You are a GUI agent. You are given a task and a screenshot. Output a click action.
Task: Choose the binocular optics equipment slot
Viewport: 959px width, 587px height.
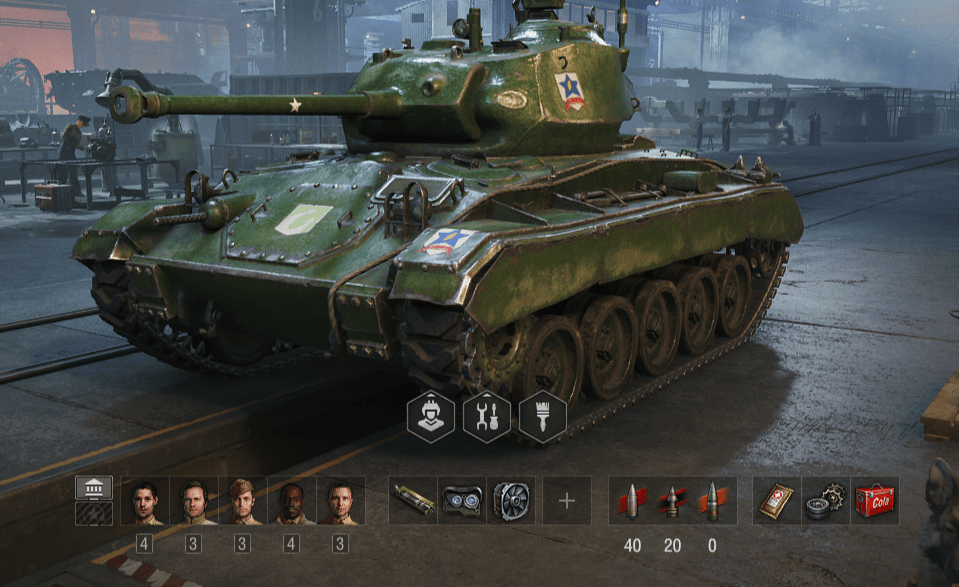pos(462,500)
